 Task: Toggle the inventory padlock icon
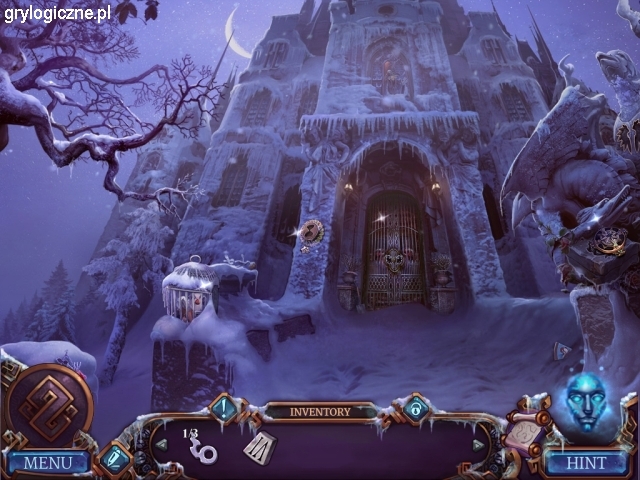(x=416, y=408)
